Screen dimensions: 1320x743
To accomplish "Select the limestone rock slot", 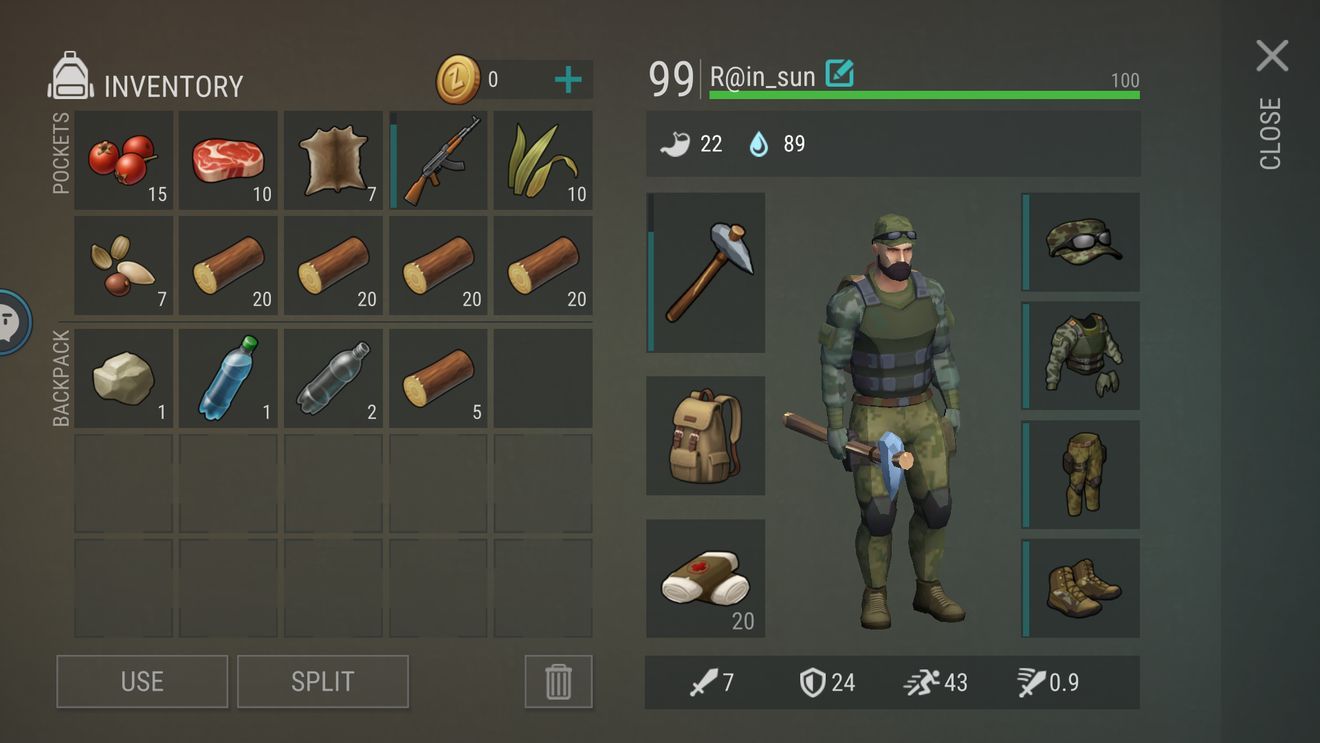I will 124,379.
